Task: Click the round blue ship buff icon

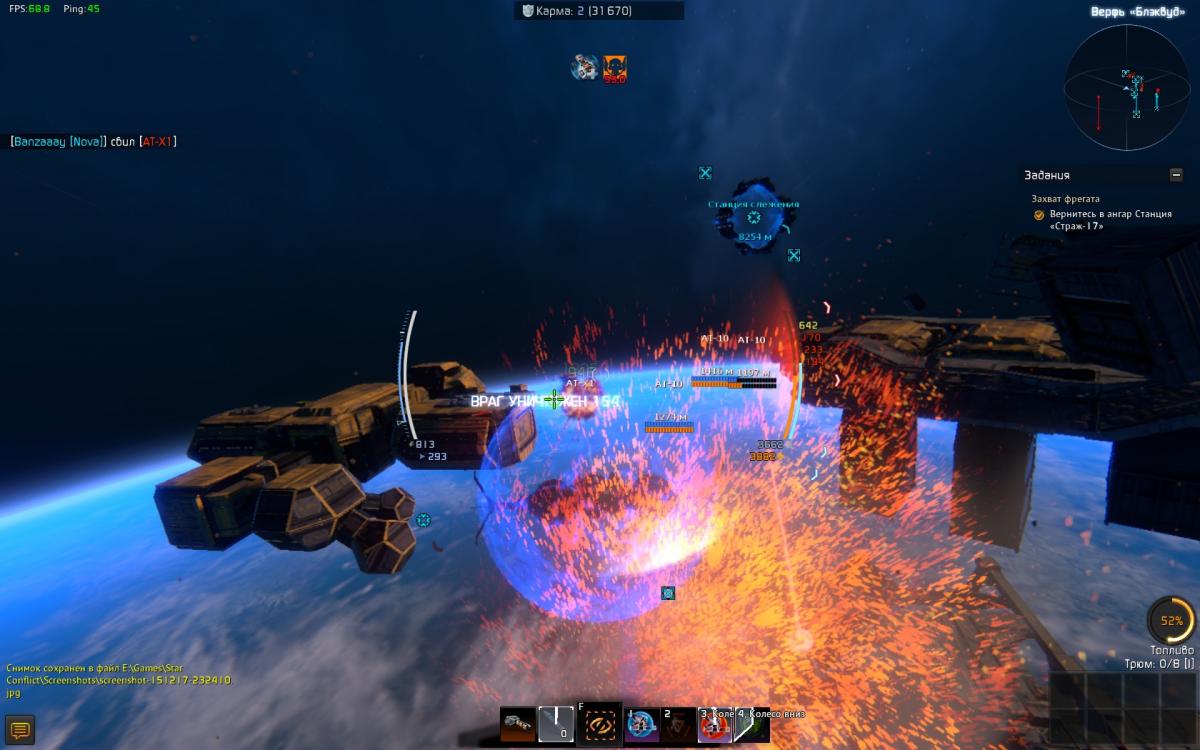Action: tap(584, 68)
